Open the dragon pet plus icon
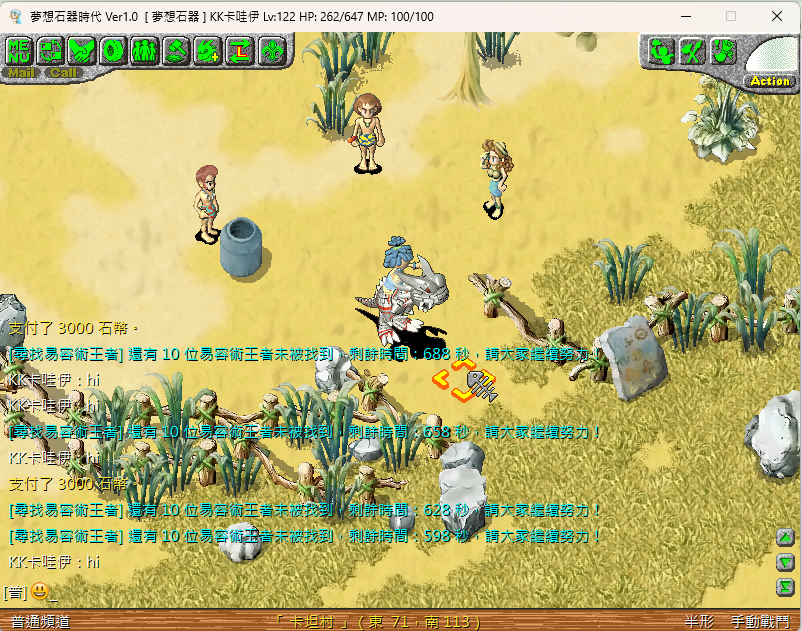This screenshot has height=631, width=802. (208, 50)
